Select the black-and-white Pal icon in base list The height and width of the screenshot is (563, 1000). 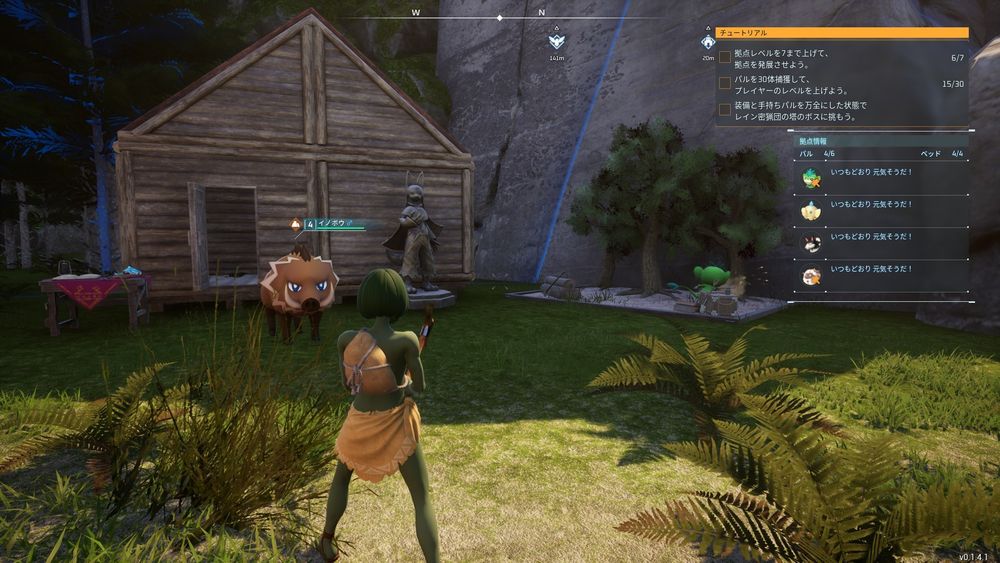coord(812,241)
